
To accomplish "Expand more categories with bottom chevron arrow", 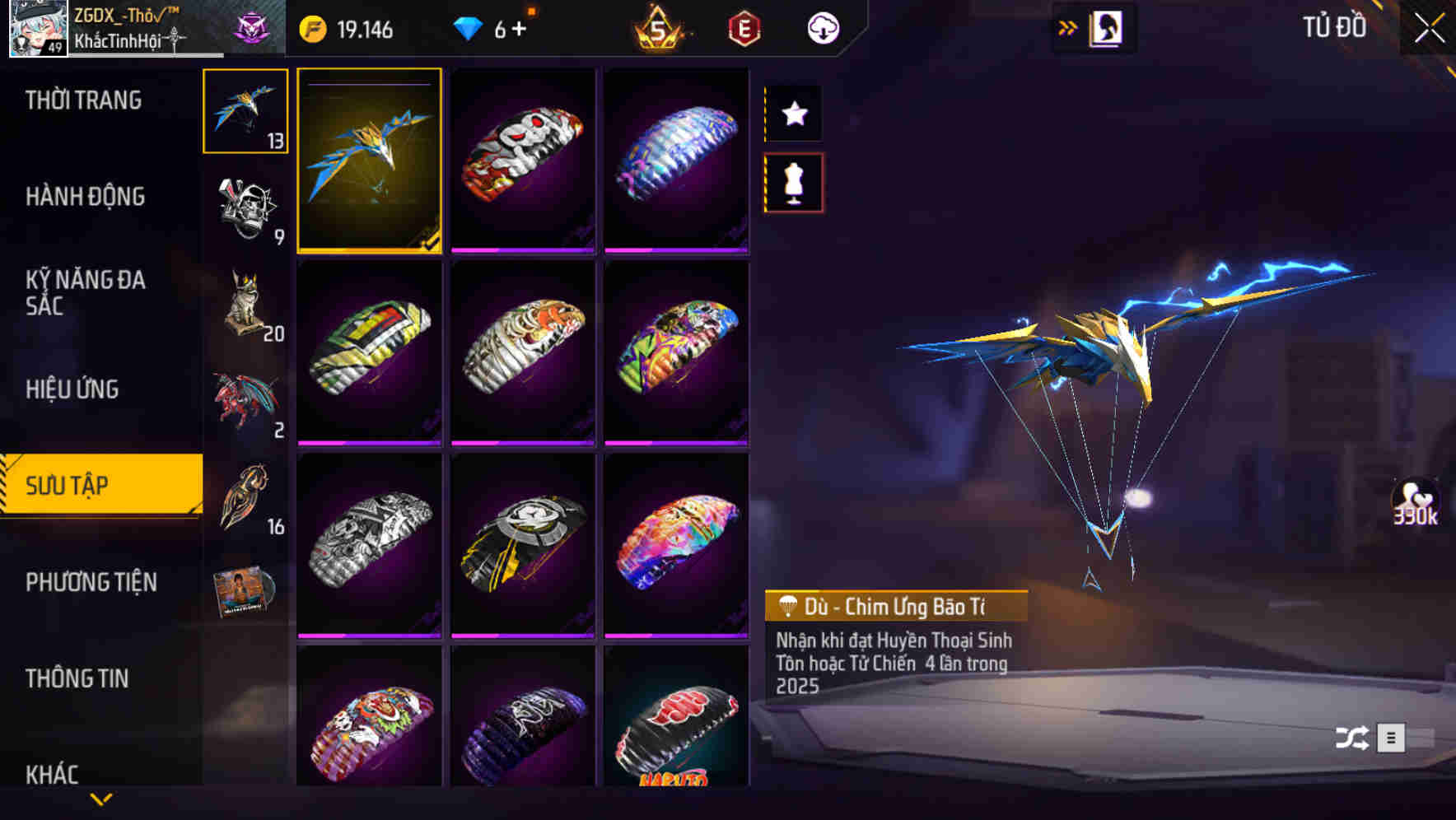I will [100, 799].
